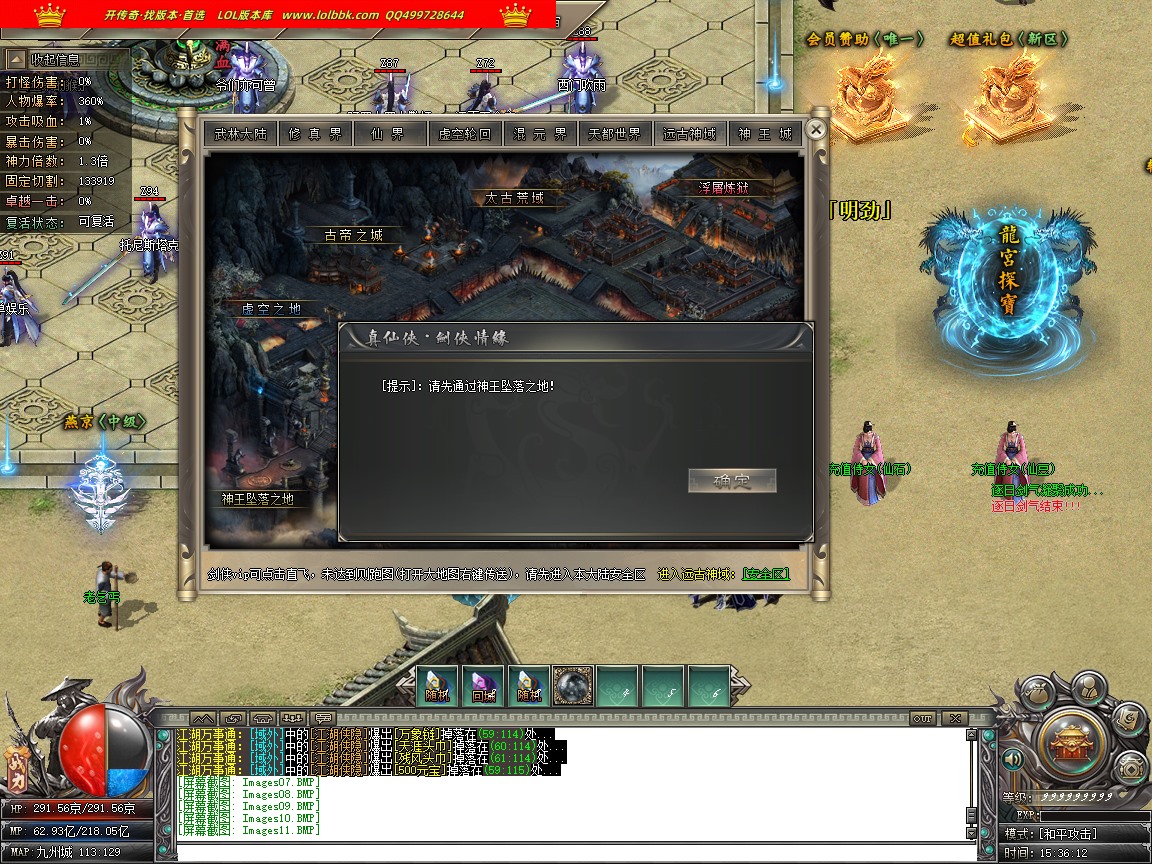The height and width of the screenshot is (864, 1152).
Task: Switch to the 武林大陆 tab
Action: point(240,134)
